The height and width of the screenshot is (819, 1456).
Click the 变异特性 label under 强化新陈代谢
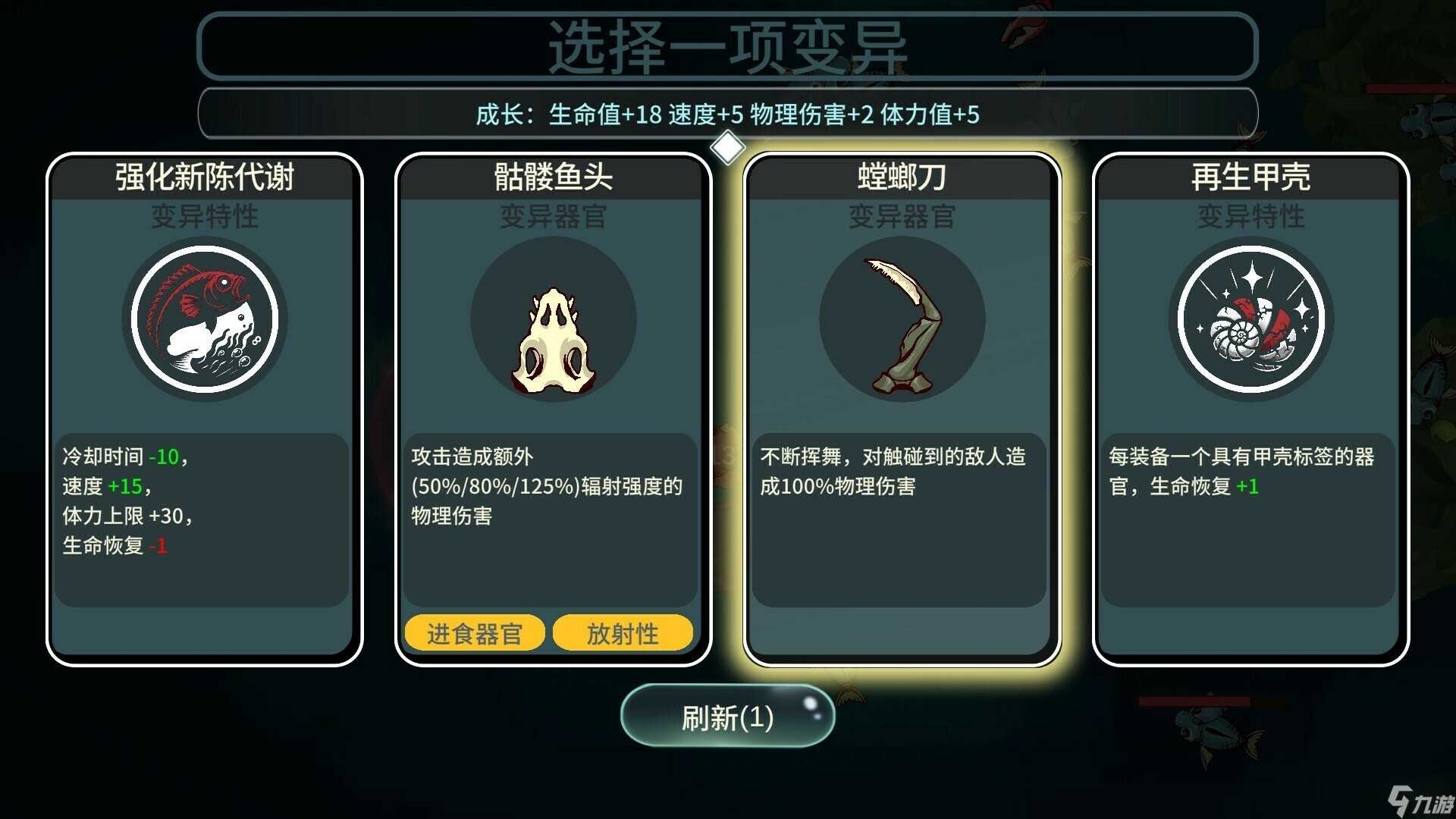(203, 218)
